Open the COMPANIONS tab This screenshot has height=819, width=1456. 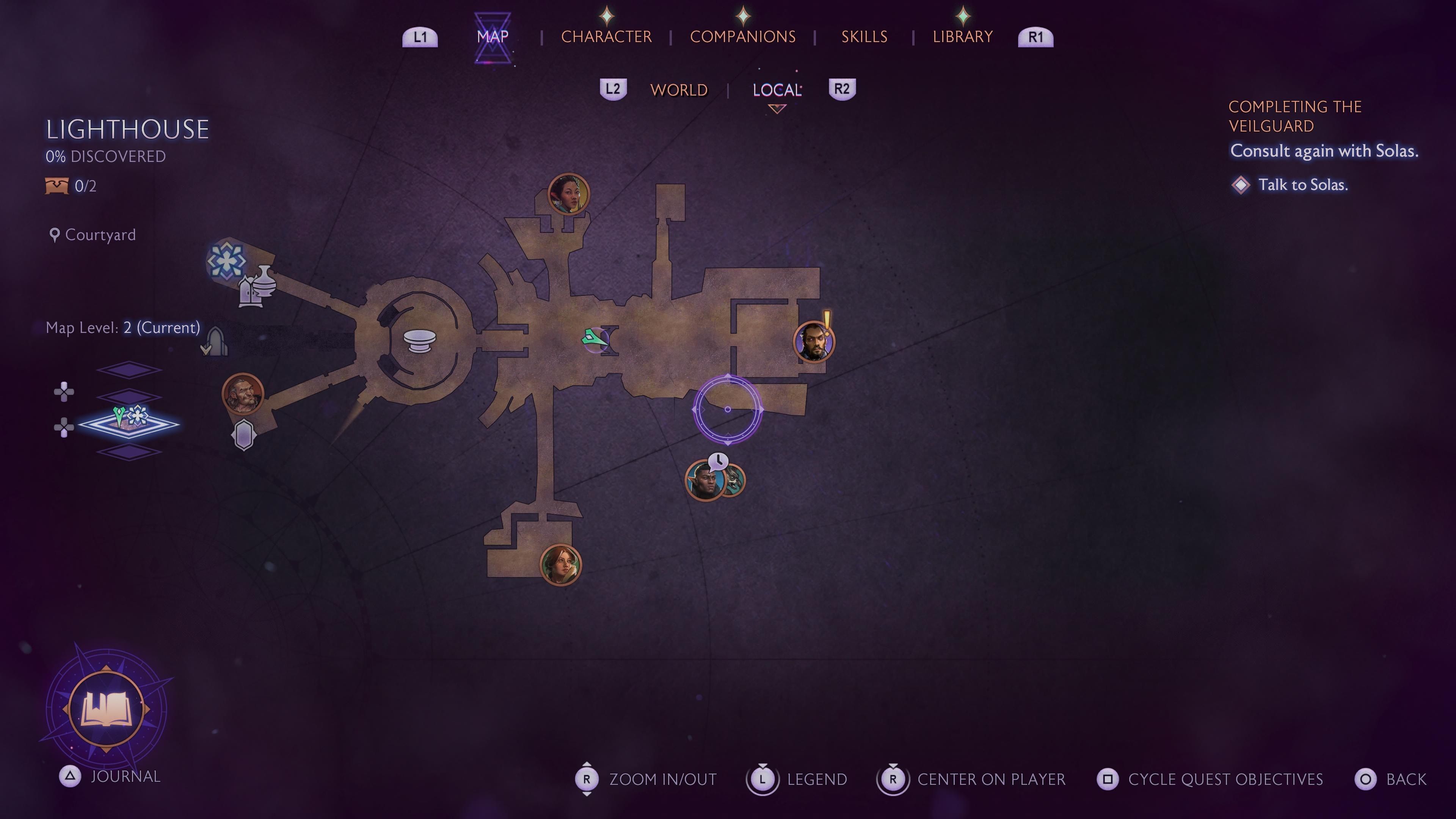click(x=743, y=36)
